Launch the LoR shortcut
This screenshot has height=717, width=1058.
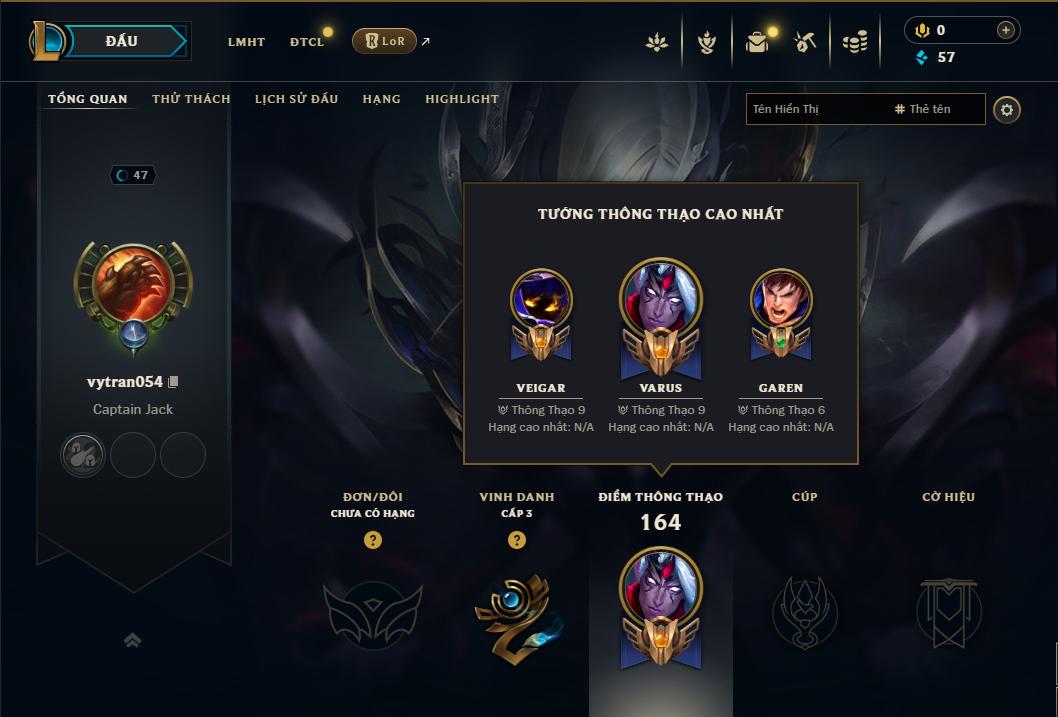pyautogui.click(x=384, y=41)
